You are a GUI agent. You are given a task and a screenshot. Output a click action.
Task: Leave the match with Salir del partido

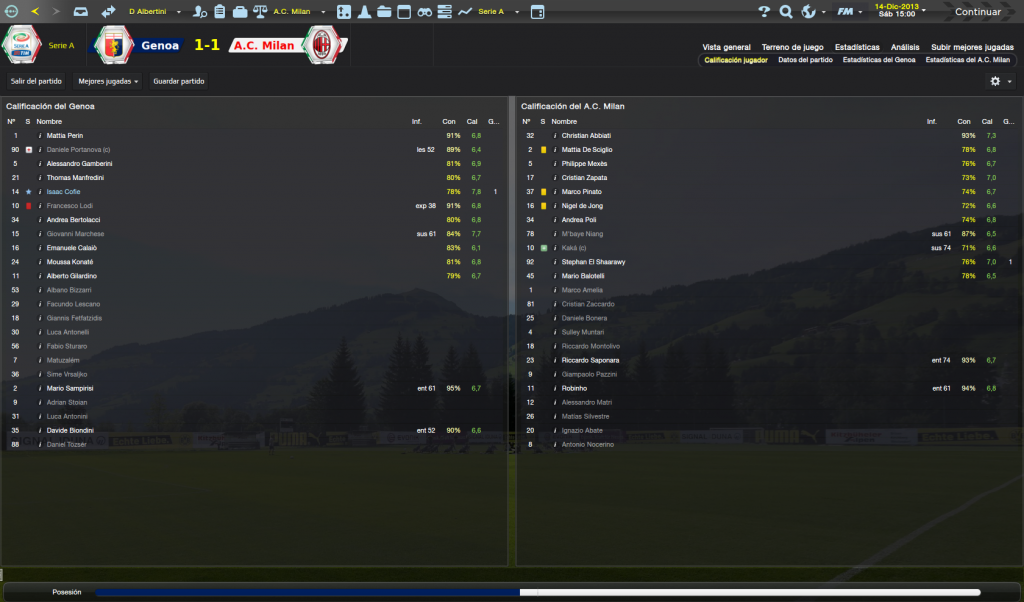(x=36, y=81)
